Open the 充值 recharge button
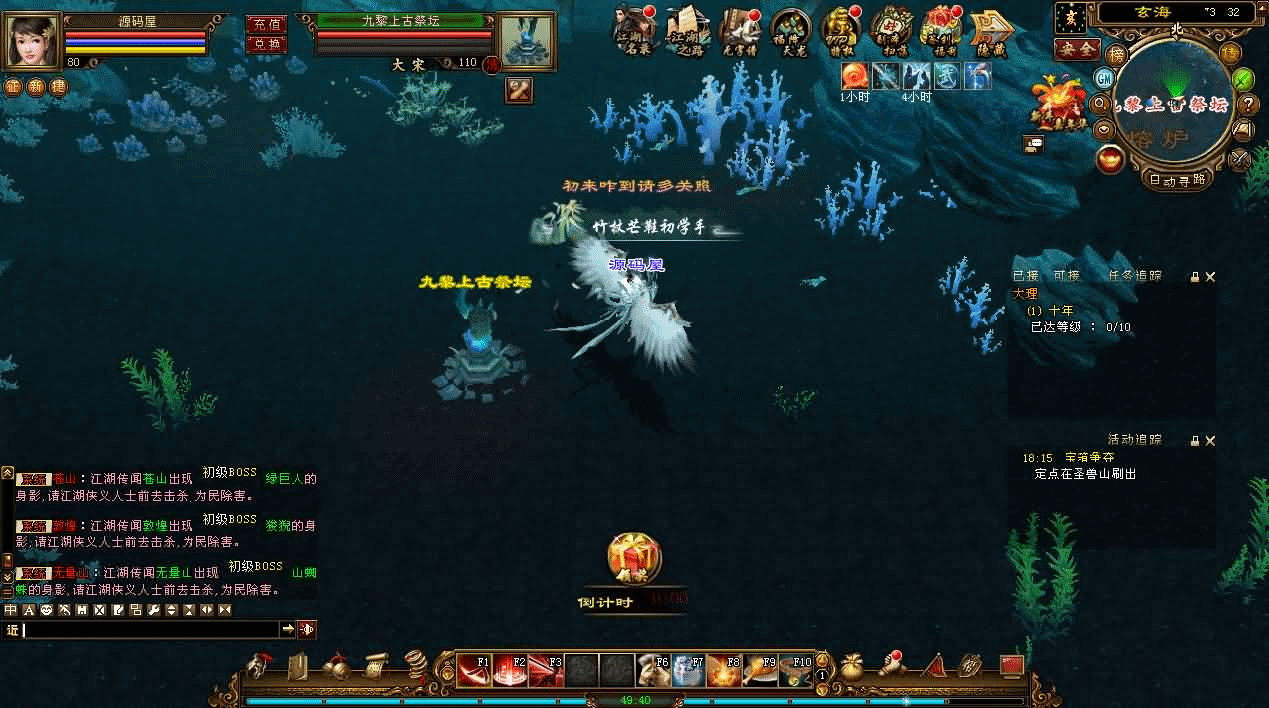 [265, 24]
